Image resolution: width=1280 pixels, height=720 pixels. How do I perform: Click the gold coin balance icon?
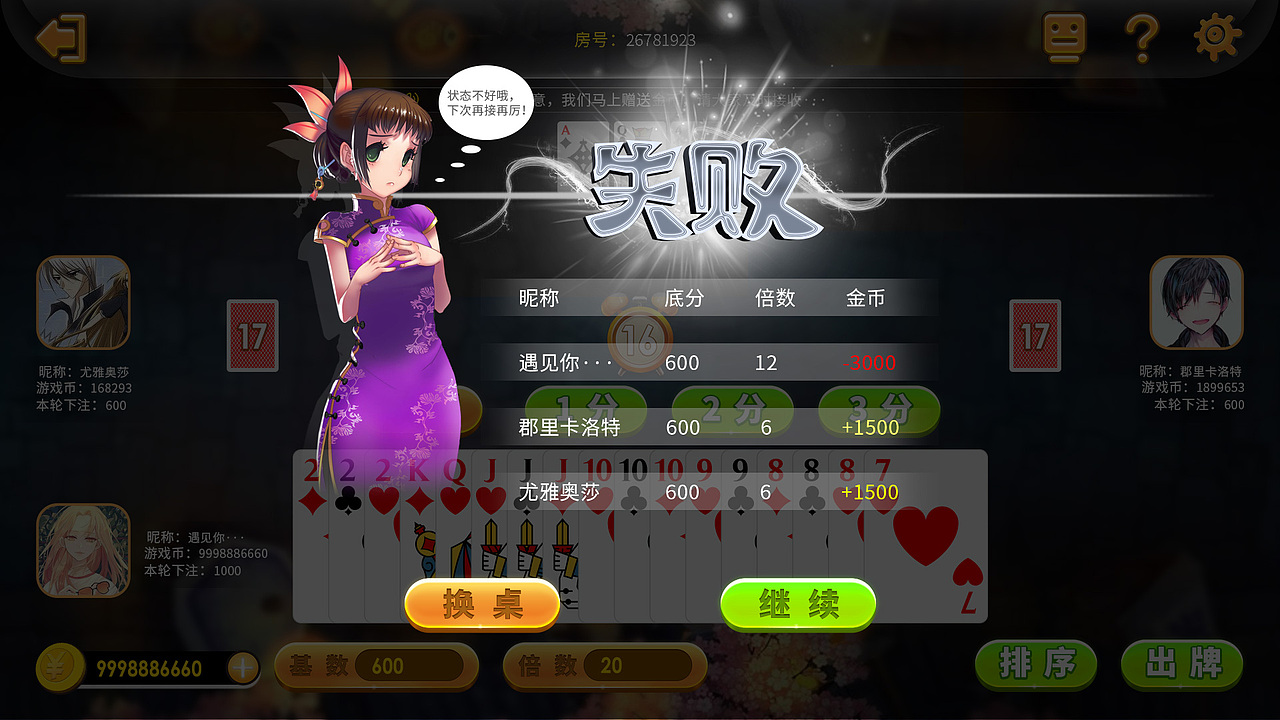click(x=58, y=668)
